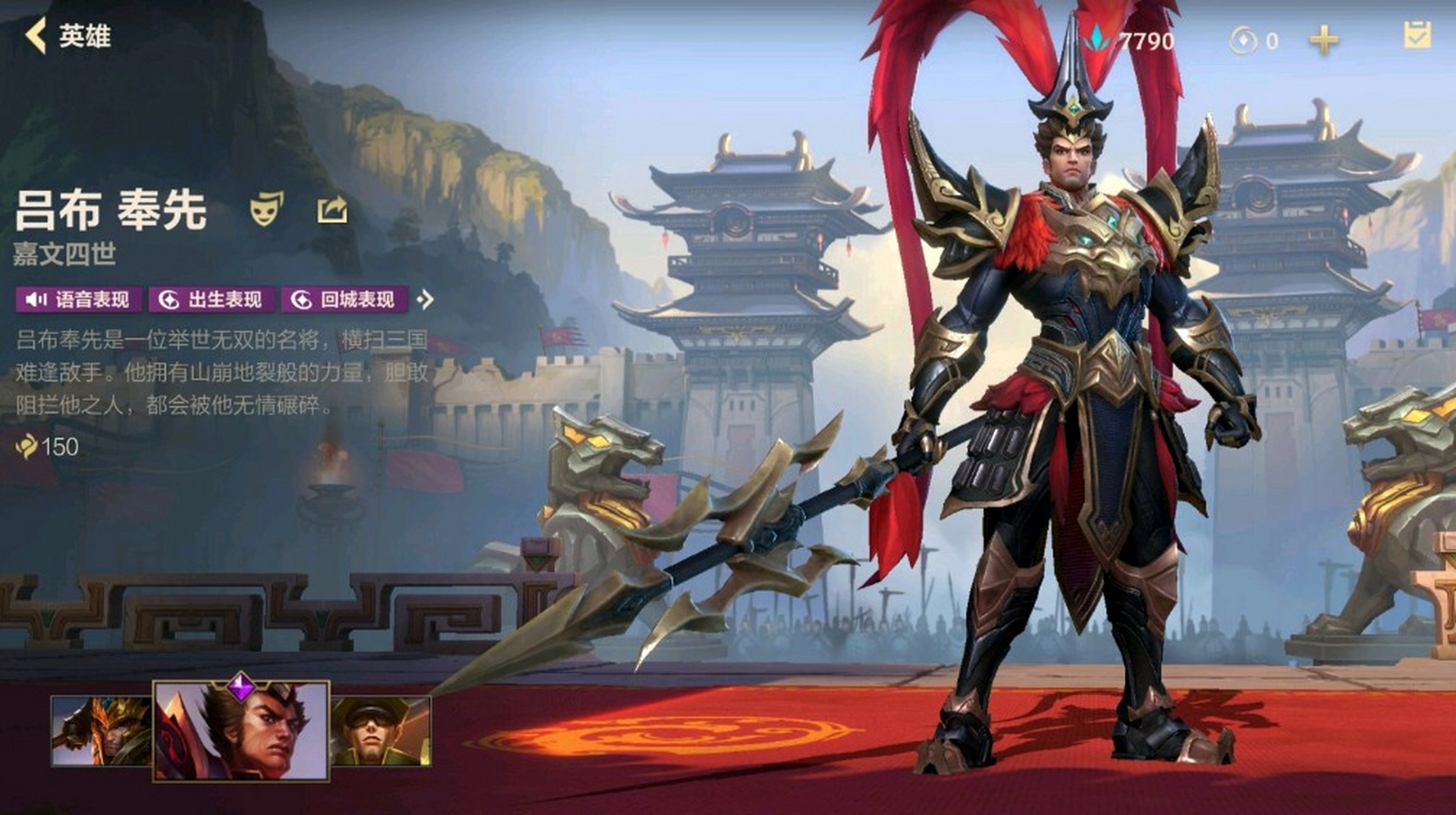Preview the 回城表现 recall effect

coord(344,299)
